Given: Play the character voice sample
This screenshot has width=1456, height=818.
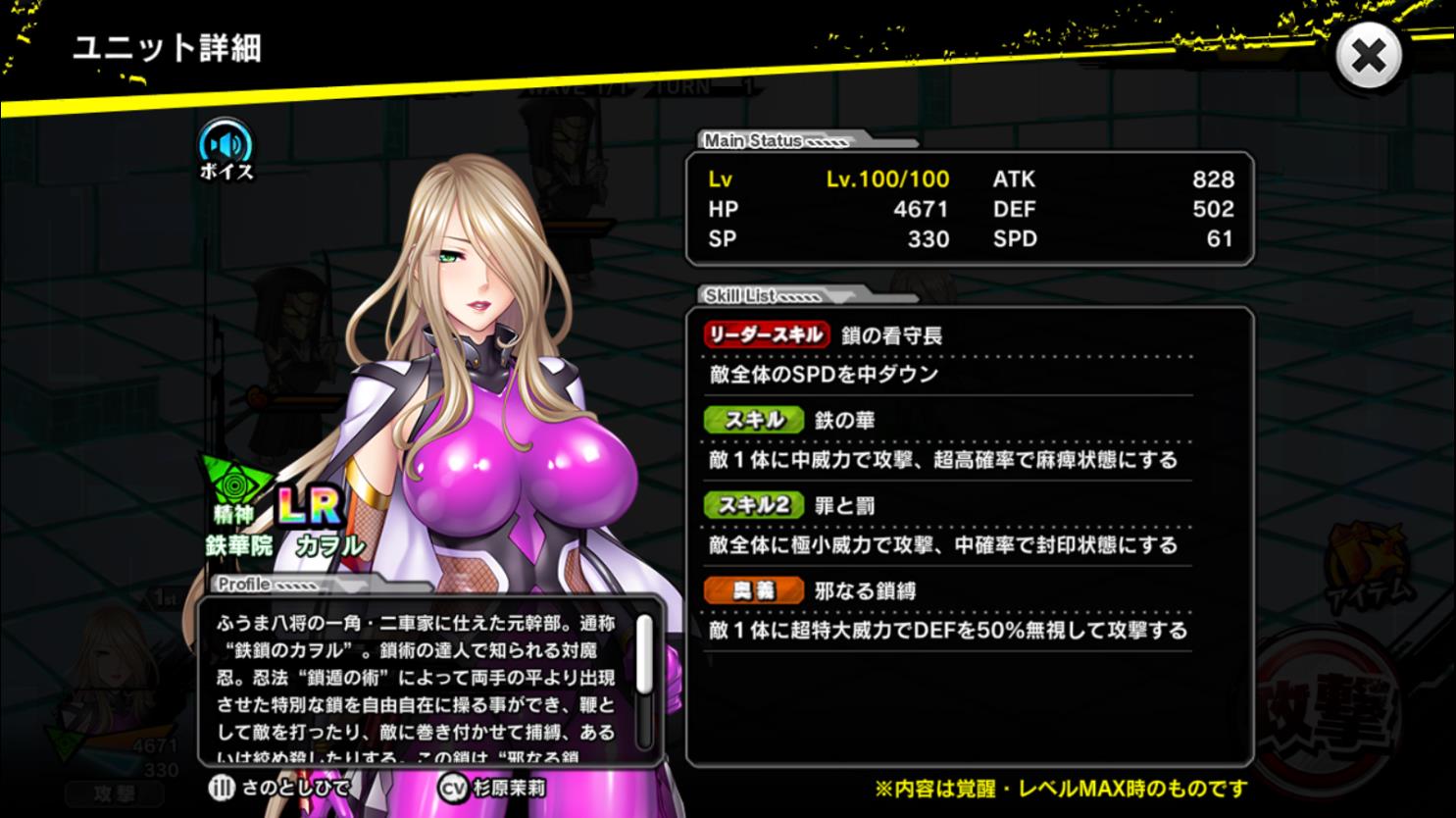Looking at the screenshot, I should [226, 147].
